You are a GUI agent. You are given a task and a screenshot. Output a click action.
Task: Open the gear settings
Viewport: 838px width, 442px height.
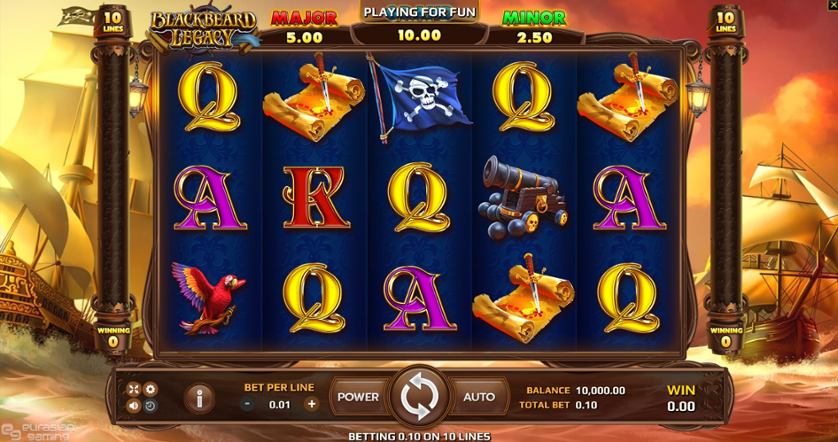pyautogui.click(x=151, y=389)
